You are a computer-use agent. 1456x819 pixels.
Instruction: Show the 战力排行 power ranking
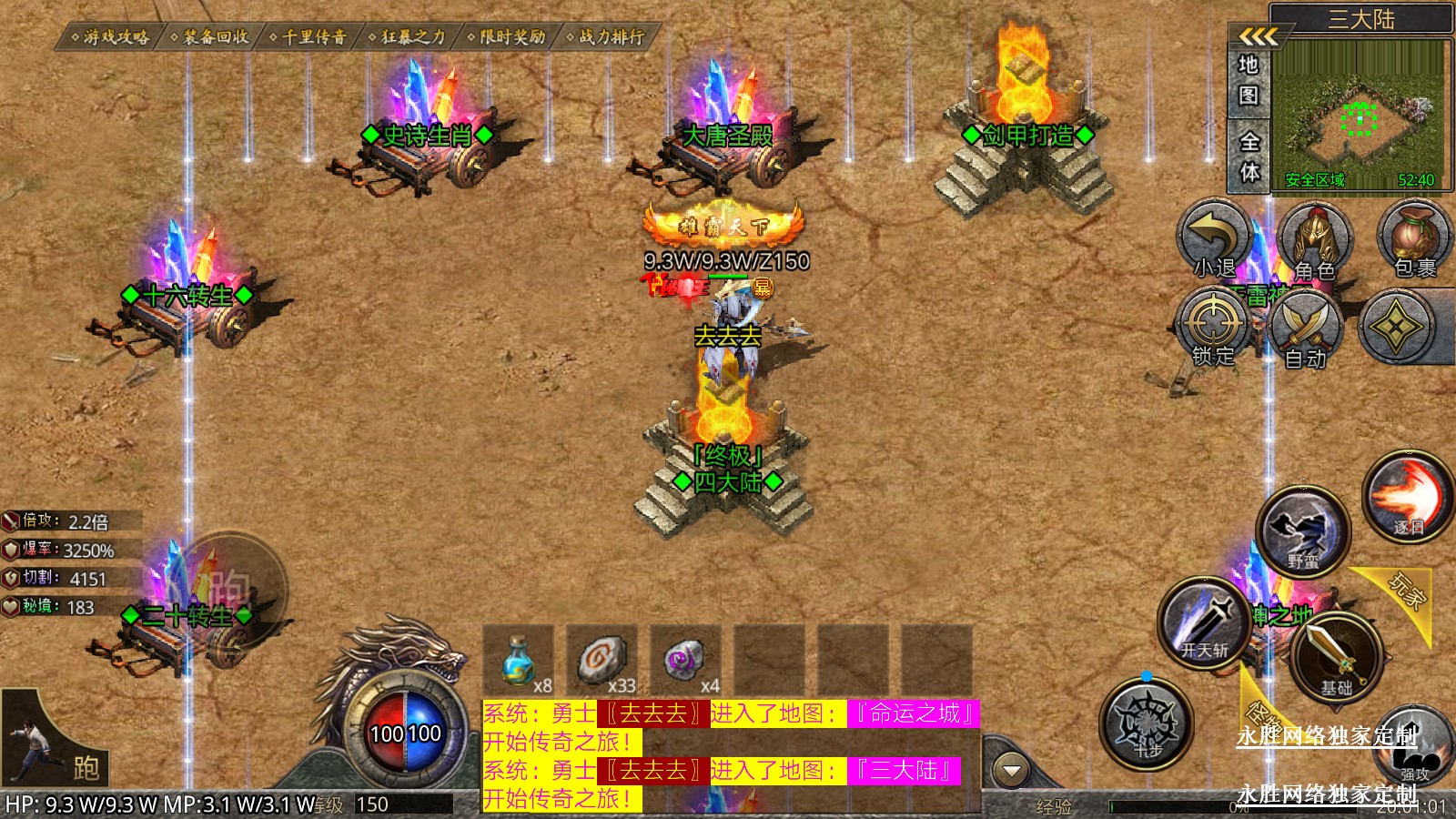tap(607, 37)
